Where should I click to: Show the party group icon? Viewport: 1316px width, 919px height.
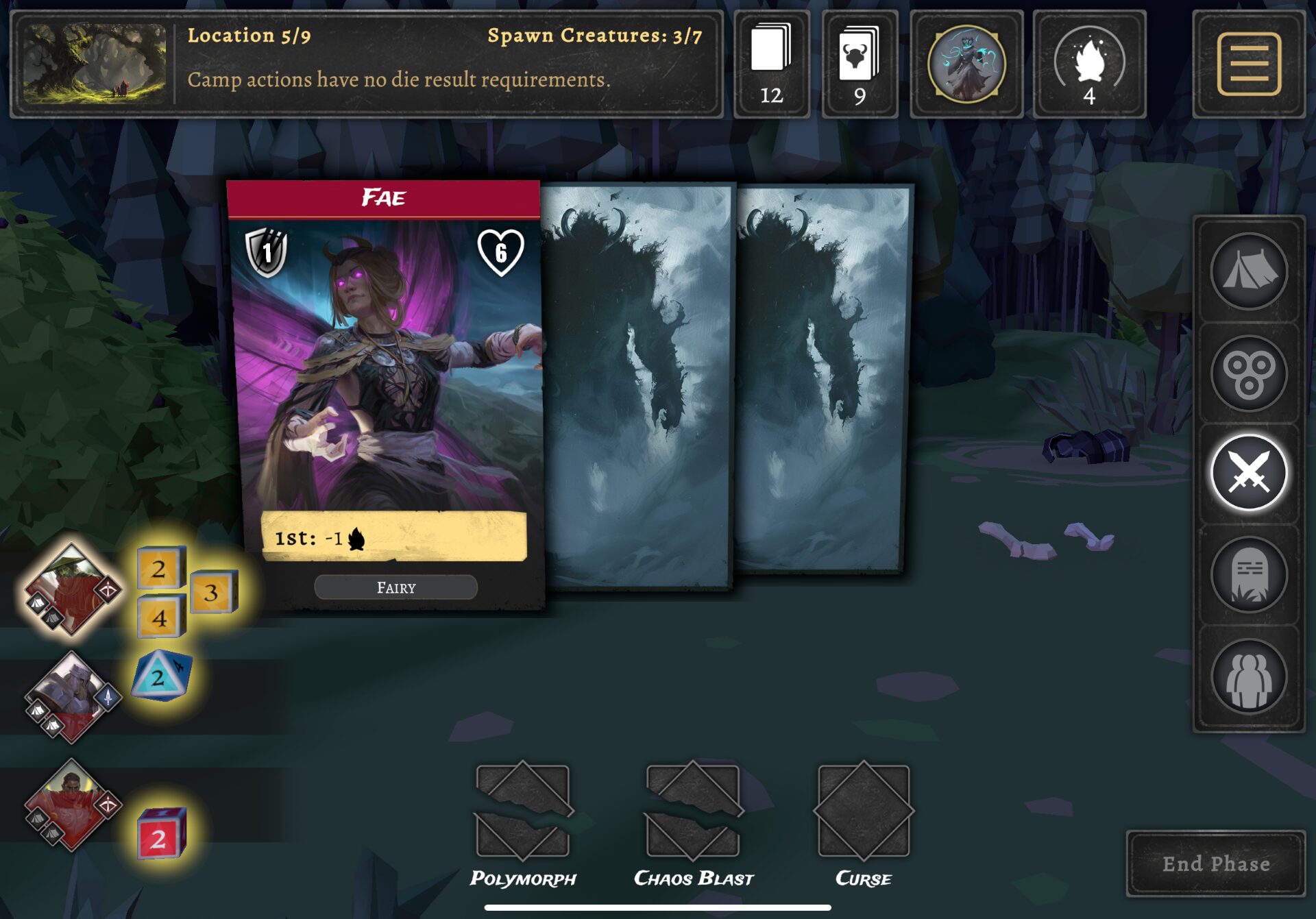1248,676
